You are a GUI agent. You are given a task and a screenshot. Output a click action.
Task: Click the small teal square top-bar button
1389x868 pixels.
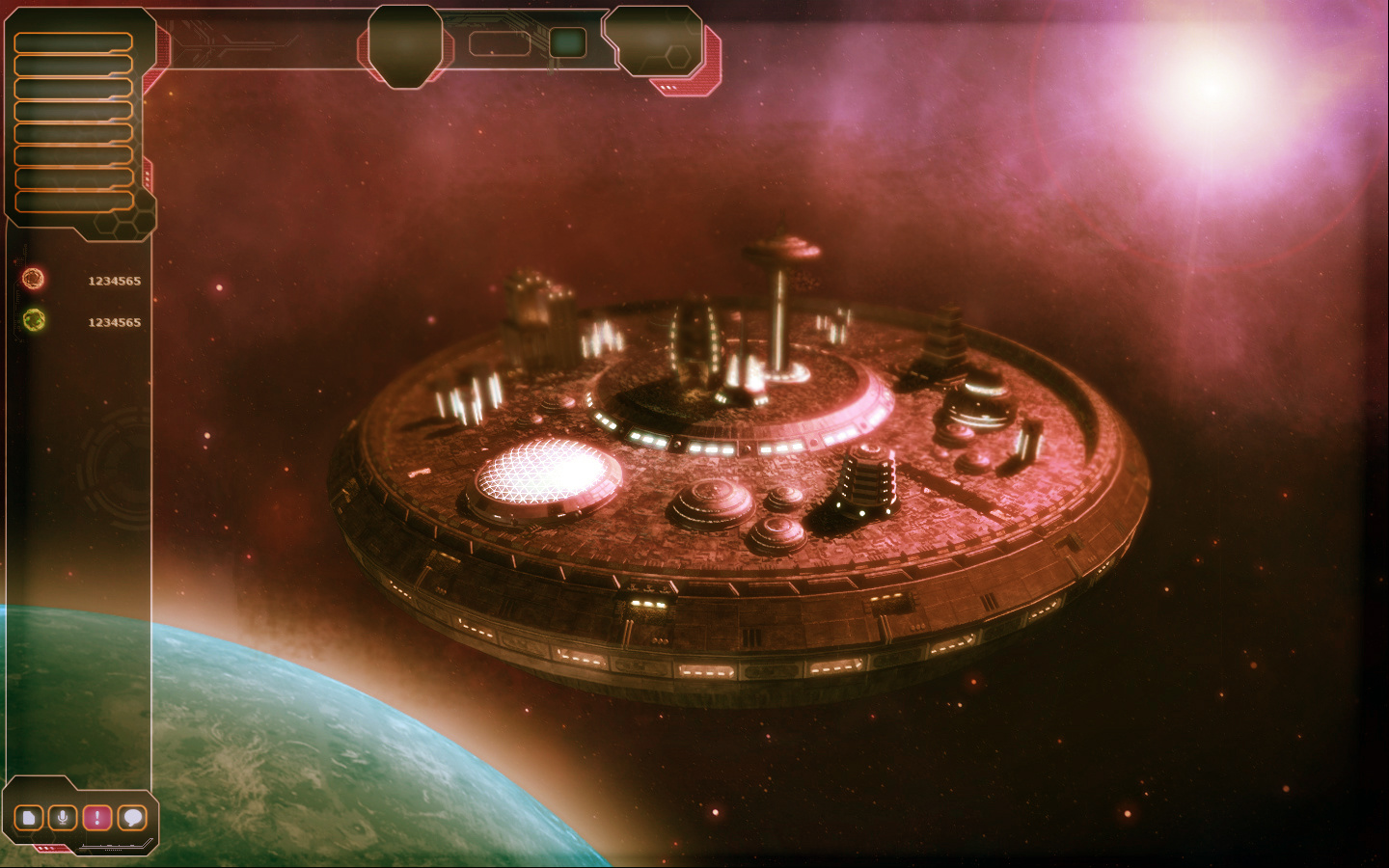point(567,42)
